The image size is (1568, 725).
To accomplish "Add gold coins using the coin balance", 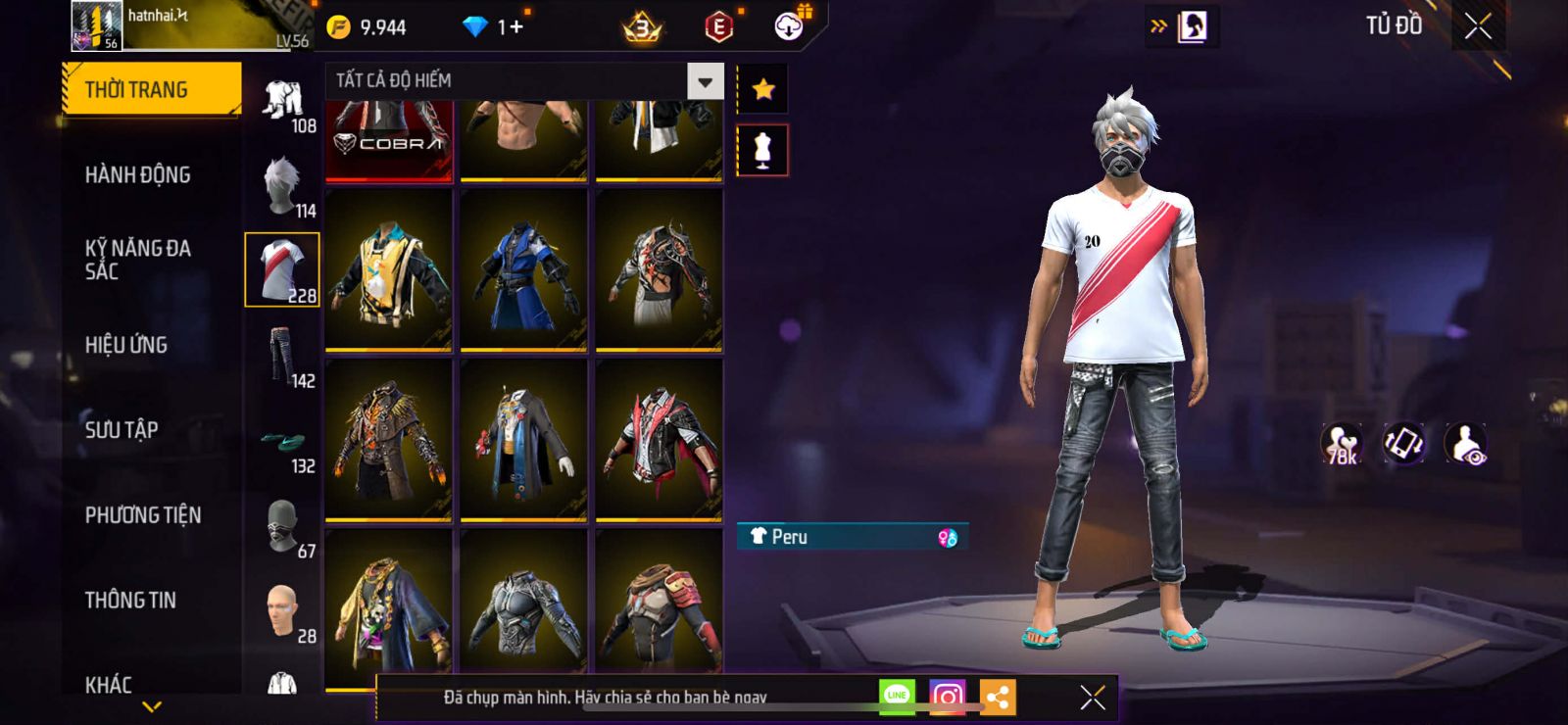I will (367, 27).
